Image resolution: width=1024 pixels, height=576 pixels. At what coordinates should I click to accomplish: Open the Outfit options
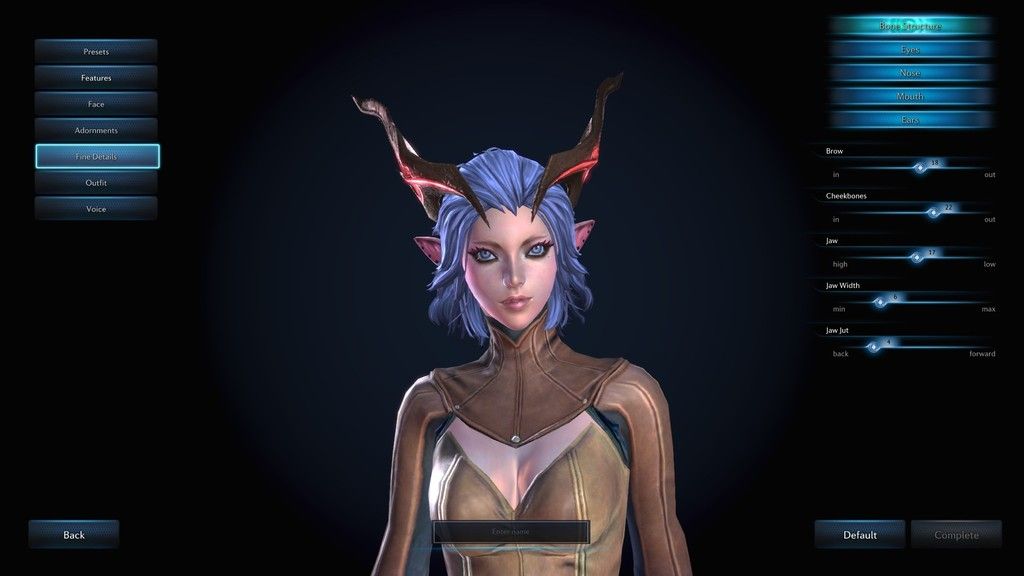pos(96,183)
